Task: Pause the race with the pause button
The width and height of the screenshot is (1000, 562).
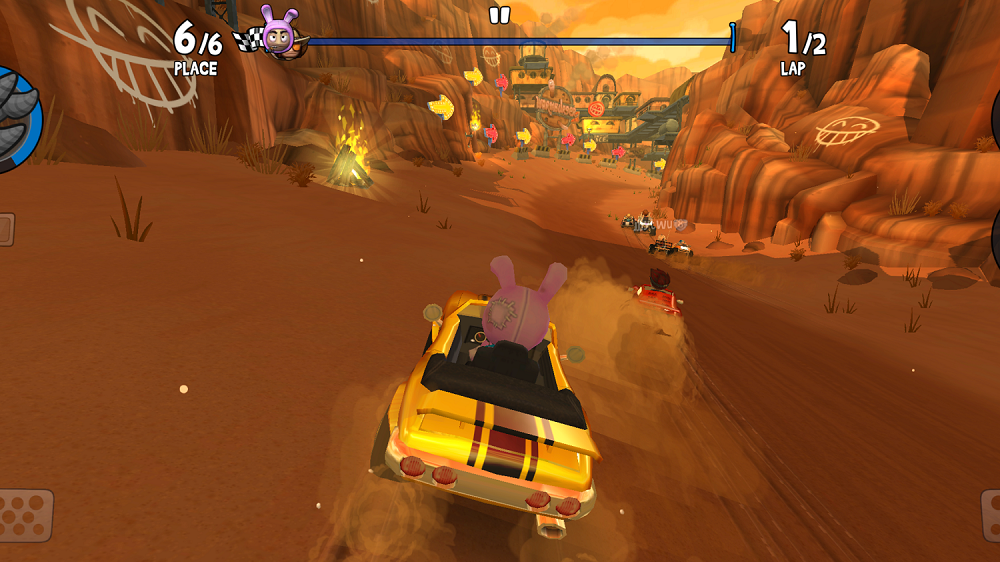Action: [x=499, y=15]
